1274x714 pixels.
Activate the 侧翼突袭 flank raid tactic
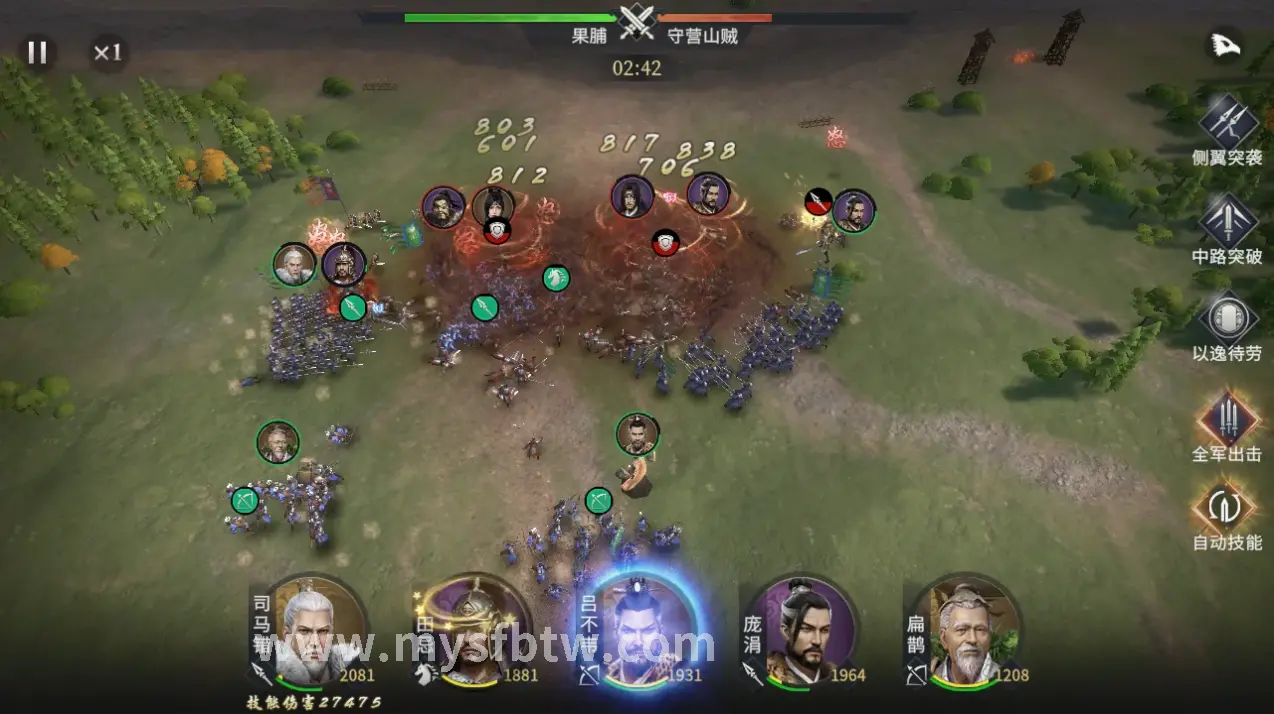pos(1227,120)
